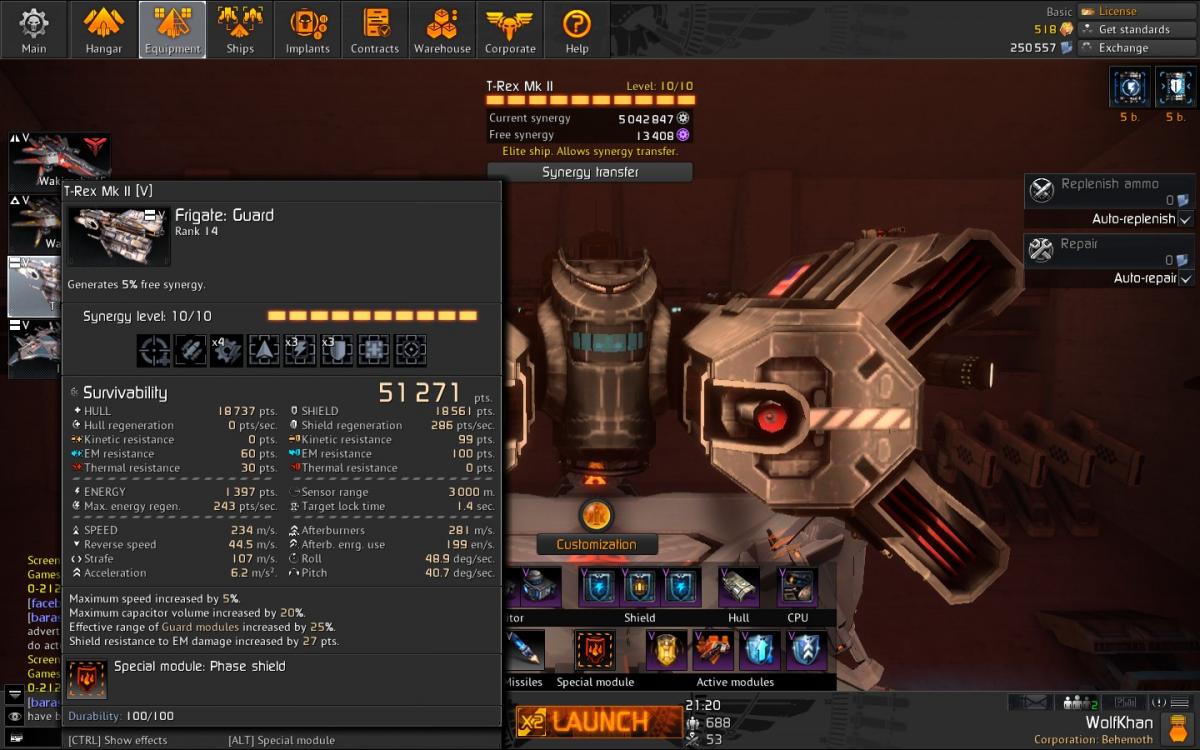This screenshot has width=1200, height=750.
Task: Toggle the Auto-replenish ammo checkbox
Action: [1185, 219]
